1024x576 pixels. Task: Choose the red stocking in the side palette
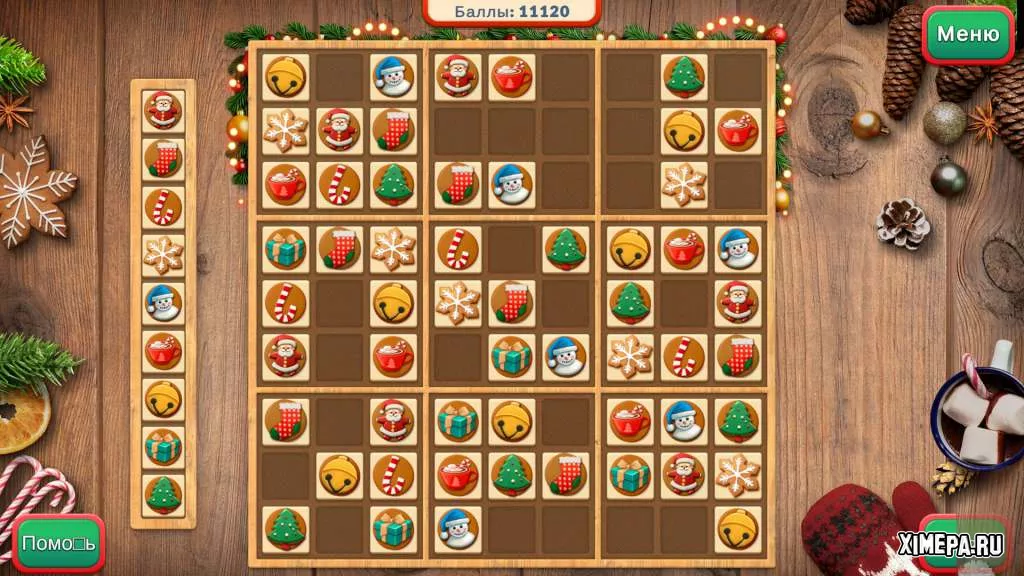tap(163, 158)
